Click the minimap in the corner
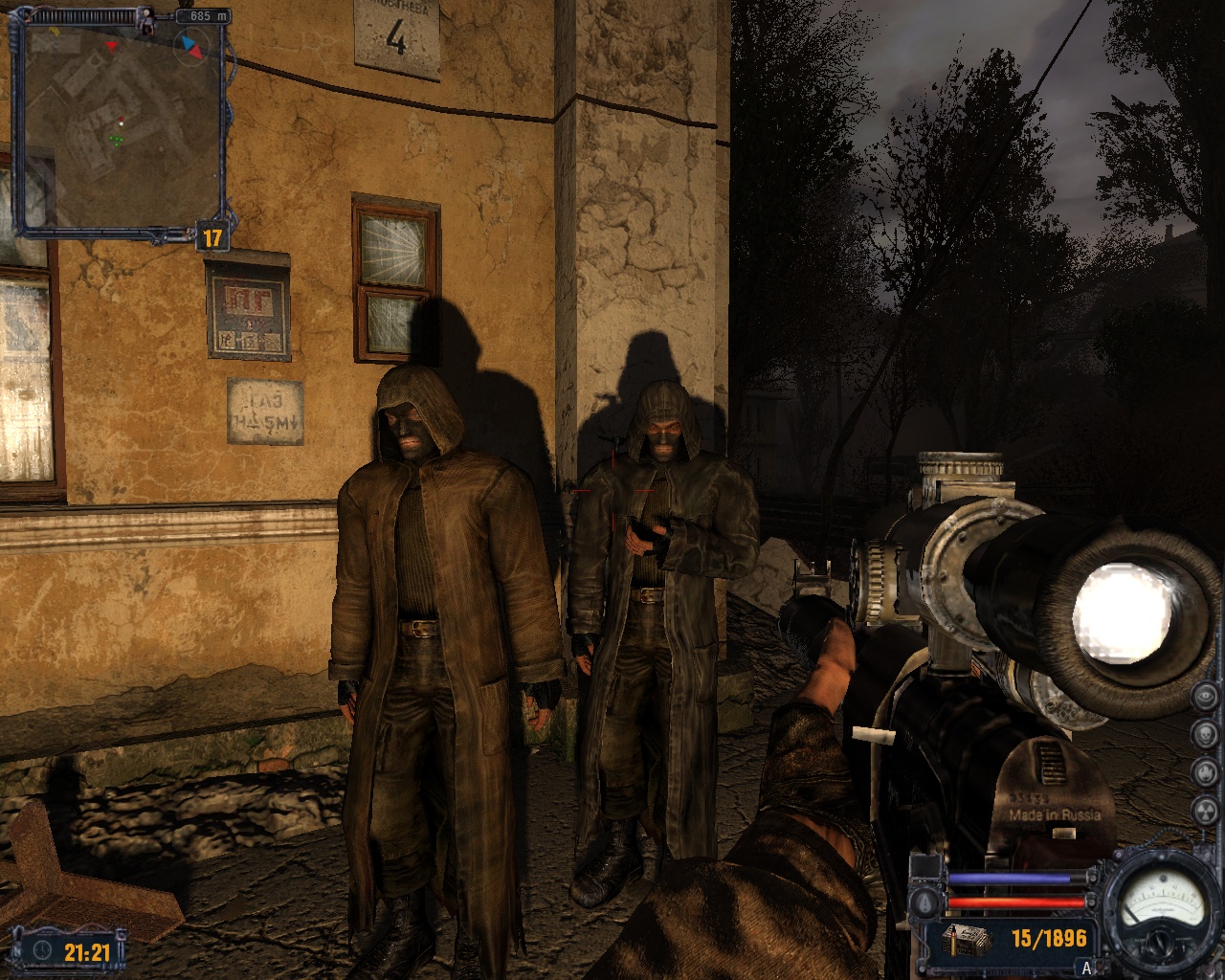The width and height of the screenshot is (1225, 980). pos(120,124)
